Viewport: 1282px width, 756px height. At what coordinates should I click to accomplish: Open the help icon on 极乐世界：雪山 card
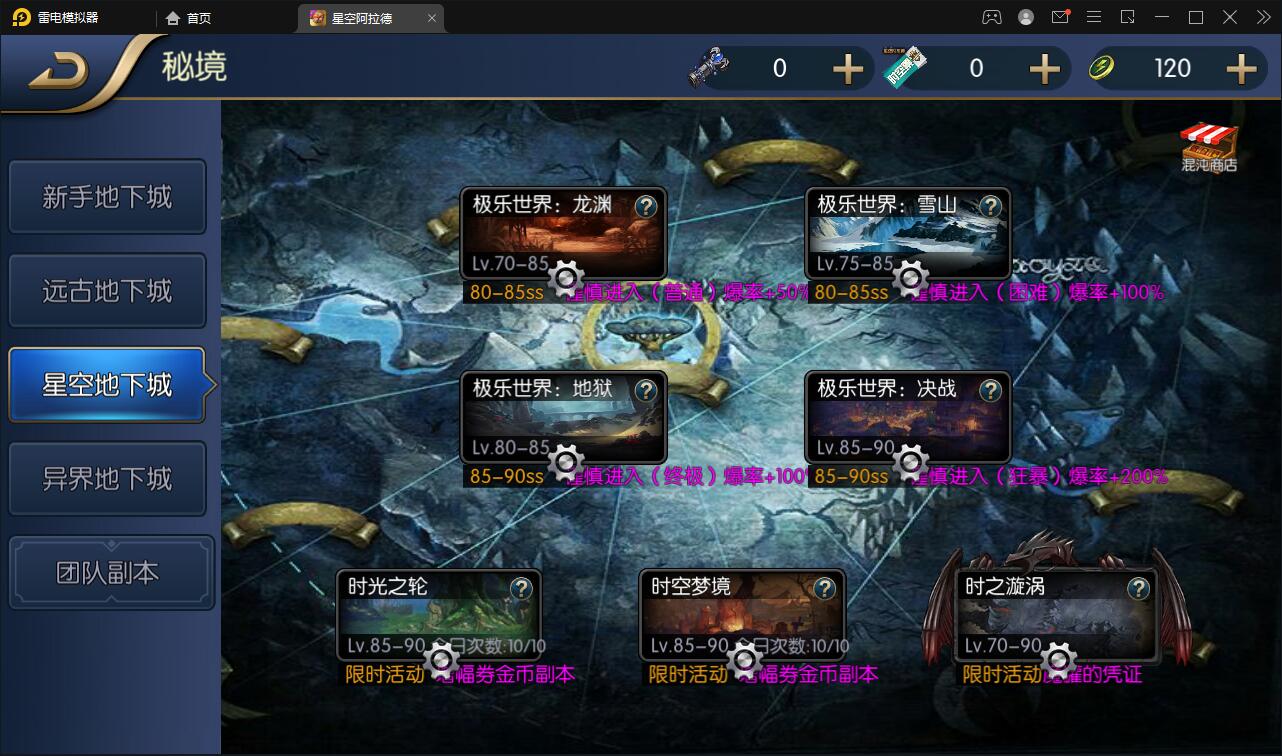[x=990, y=207]
